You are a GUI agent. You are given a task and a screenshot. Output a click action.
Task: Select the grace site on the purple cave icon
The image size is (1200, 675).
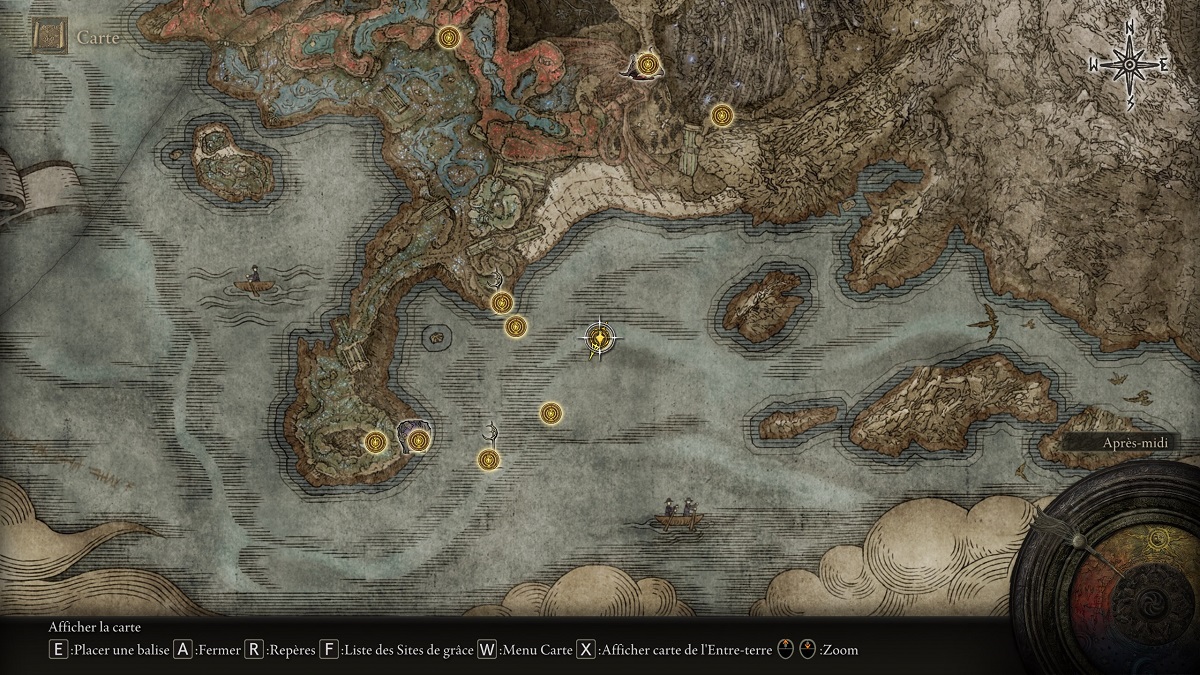pos(418,440)
